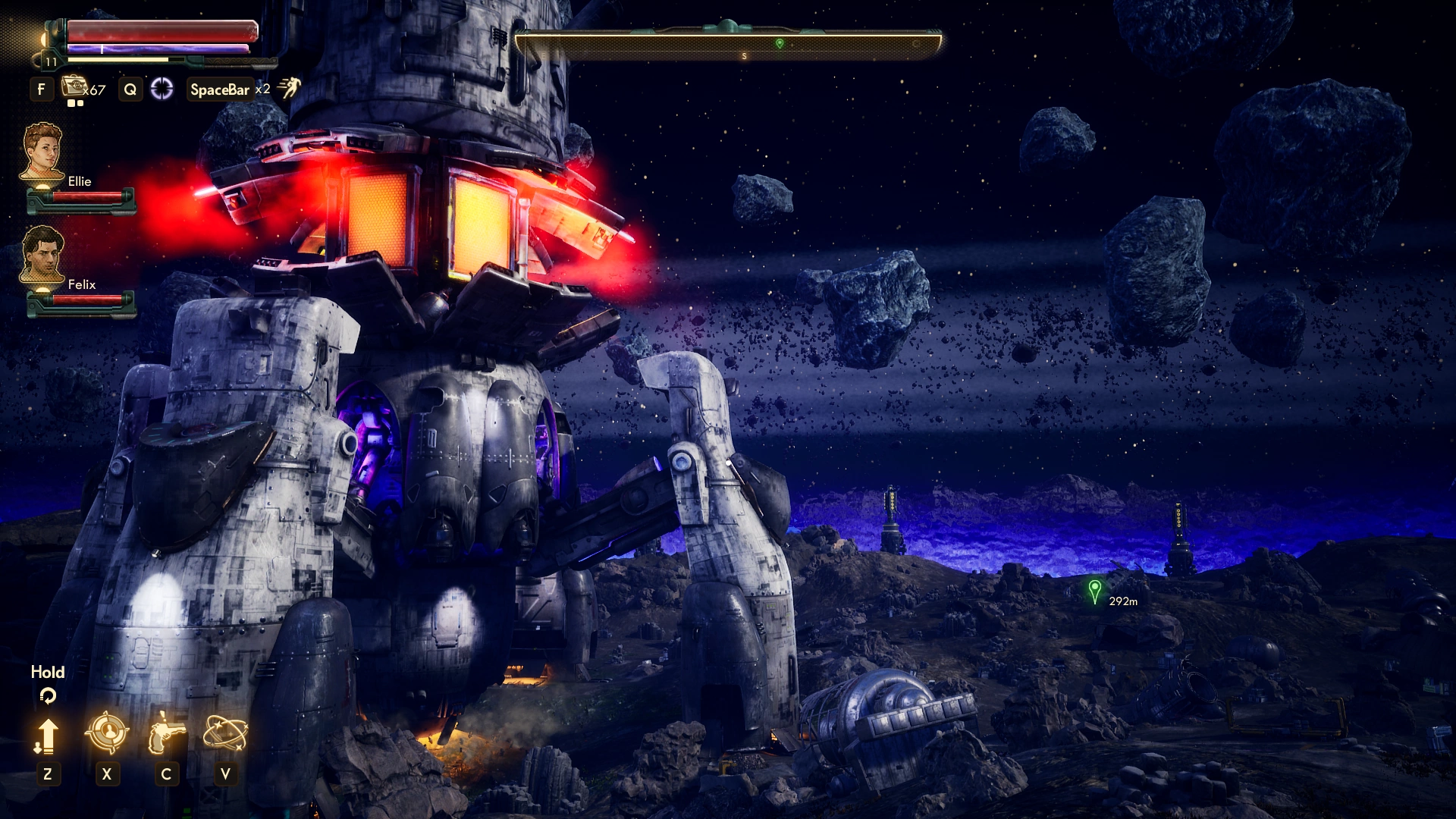The height and width of the screenshot is (819, 1456).
Task: Use the medical inhaler icon
Action: click(x=74, y=87)
